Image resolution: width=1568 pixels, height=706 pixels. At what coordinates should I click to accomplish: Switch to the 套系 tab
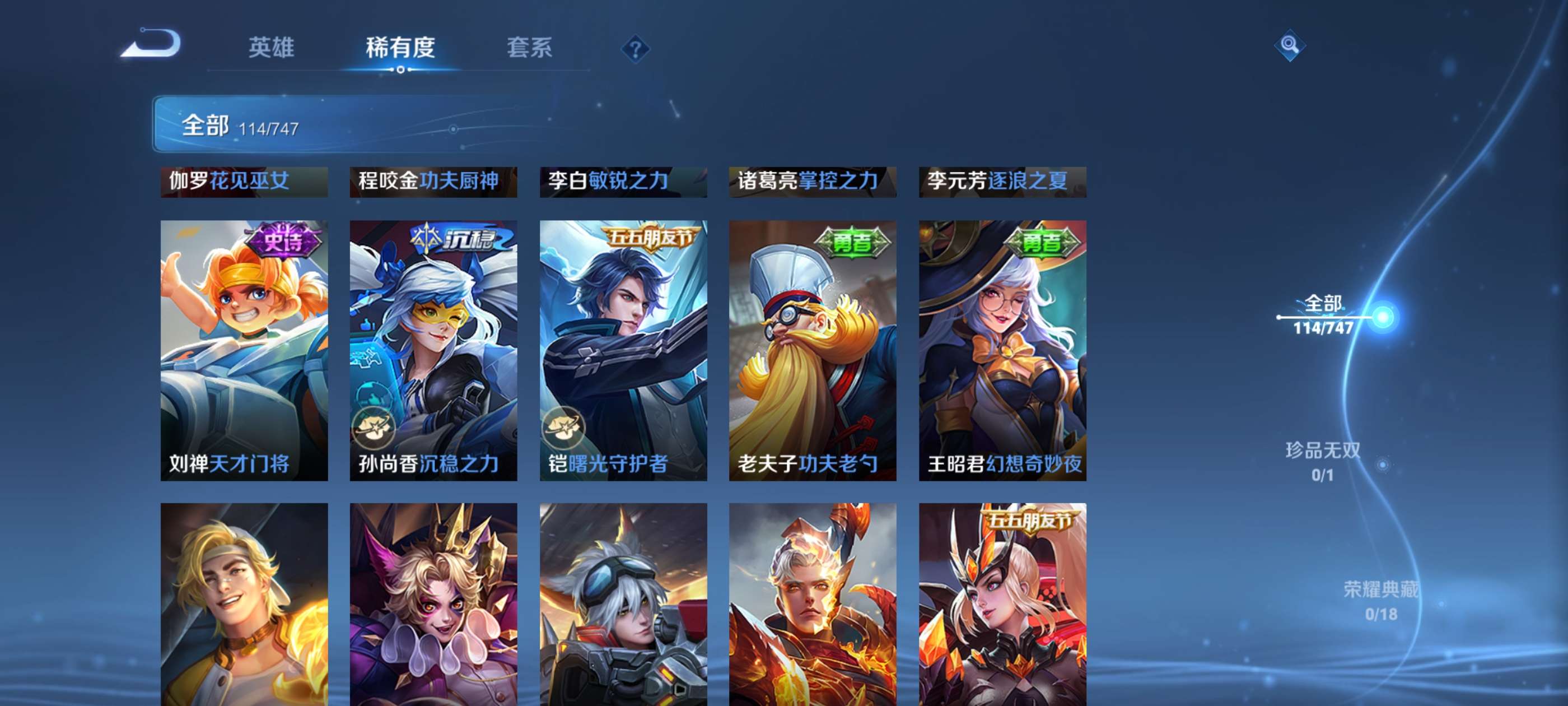[531, 49]
